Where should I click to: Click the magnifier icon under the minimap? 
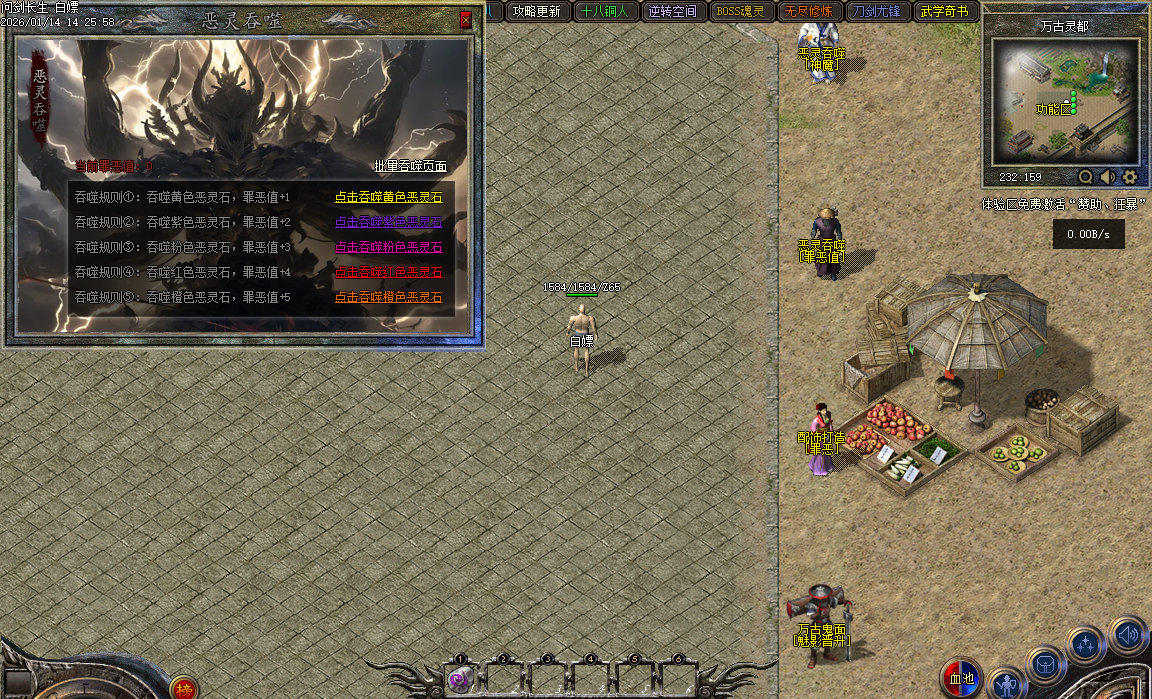point(1085,177)
